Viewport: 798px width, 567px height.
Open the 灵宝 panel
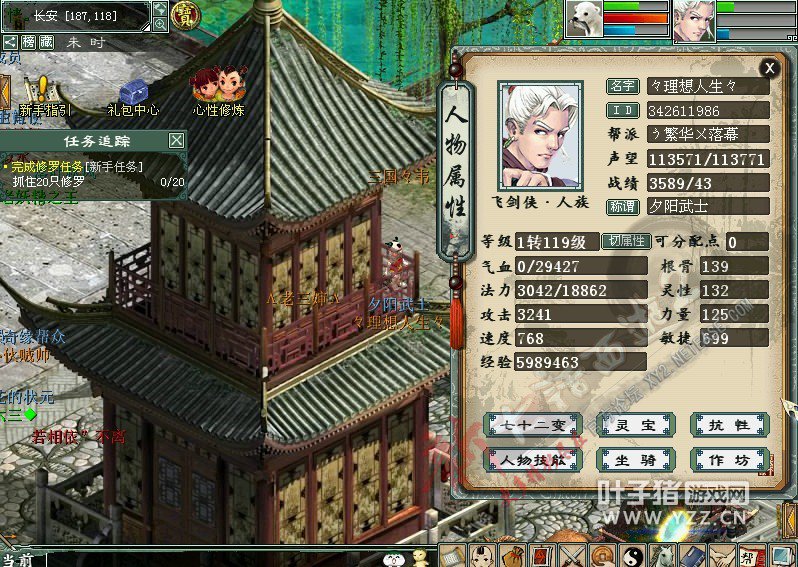[634, 425]
